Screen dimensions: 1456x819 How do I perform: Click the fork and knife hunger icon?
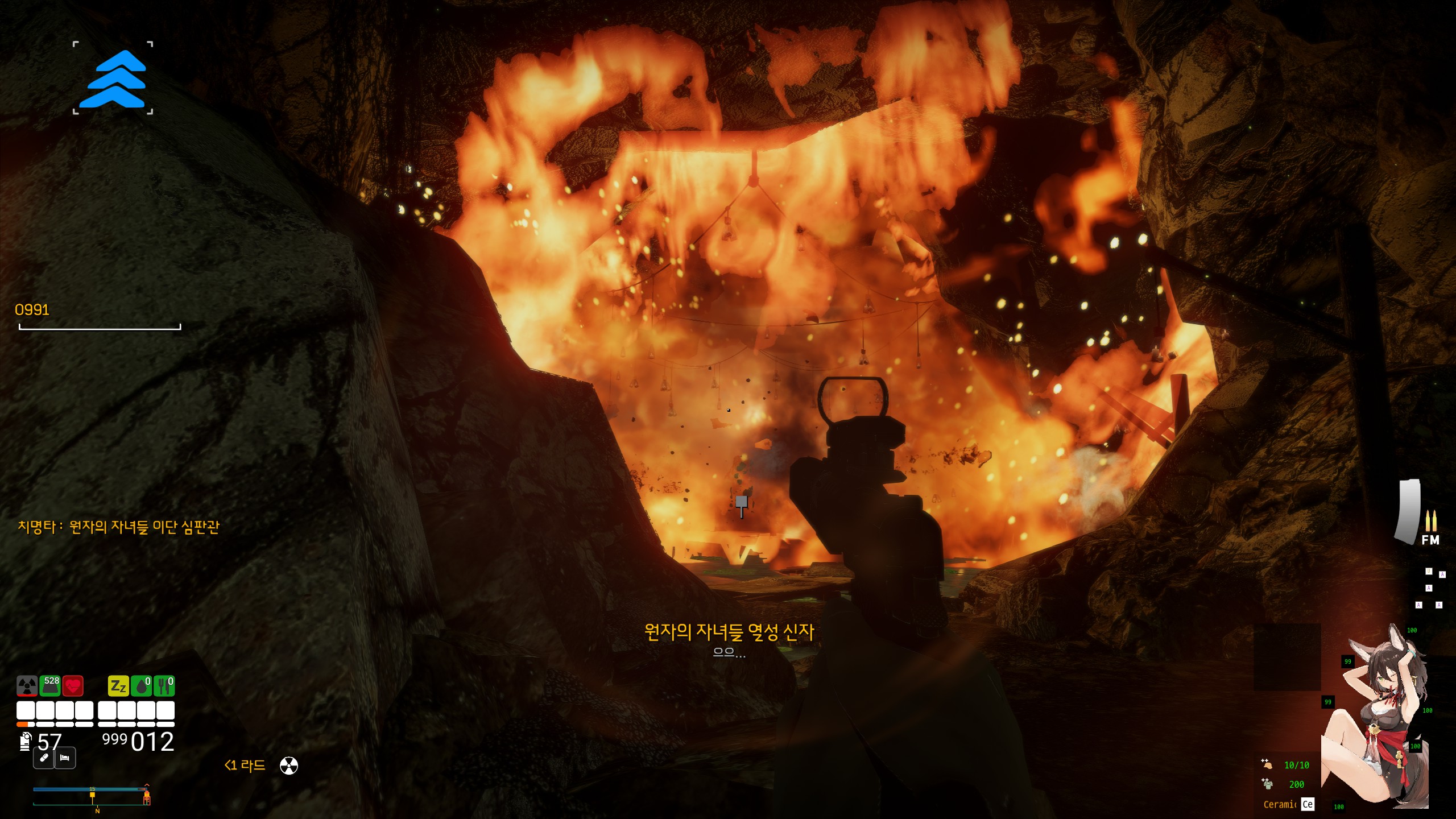click(x=164, y=686)
